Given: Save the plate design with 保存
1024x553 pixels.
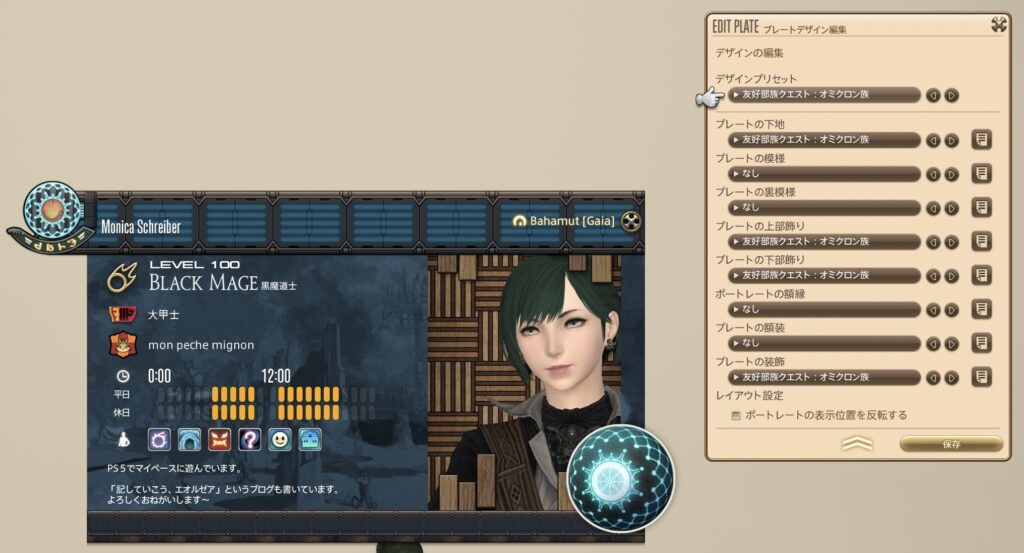Looking at the screenshot, I should point(950,443).
